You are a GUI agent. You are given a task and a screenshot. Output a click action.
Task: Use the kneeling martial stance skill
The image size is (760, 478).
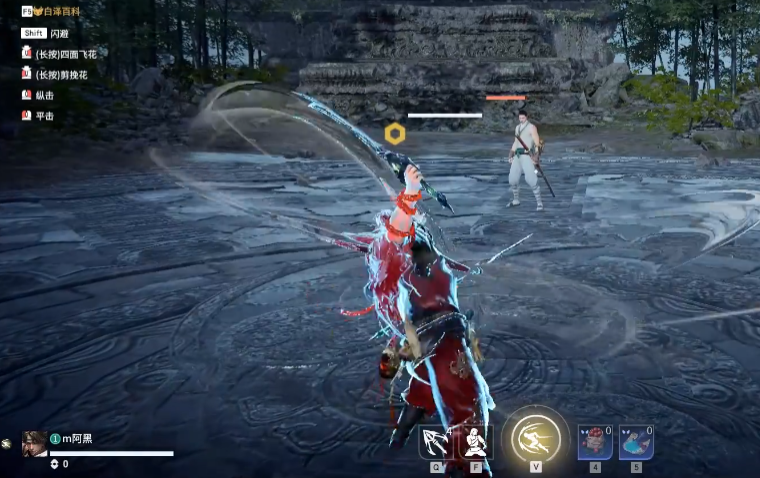click(x=475, y=442)
